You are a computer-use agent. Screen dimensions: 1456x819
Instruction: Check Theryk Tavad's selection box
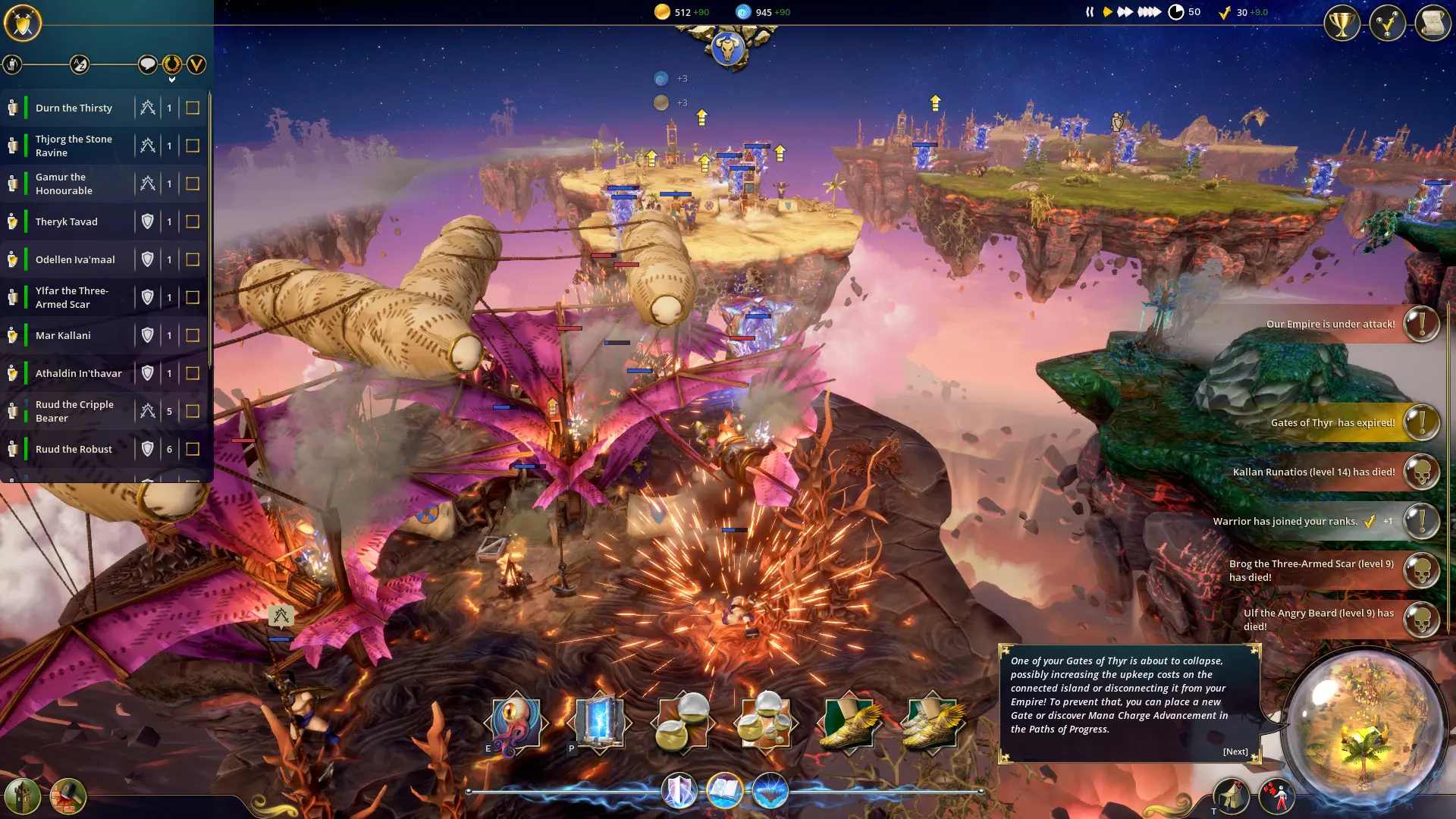[191, 221]
